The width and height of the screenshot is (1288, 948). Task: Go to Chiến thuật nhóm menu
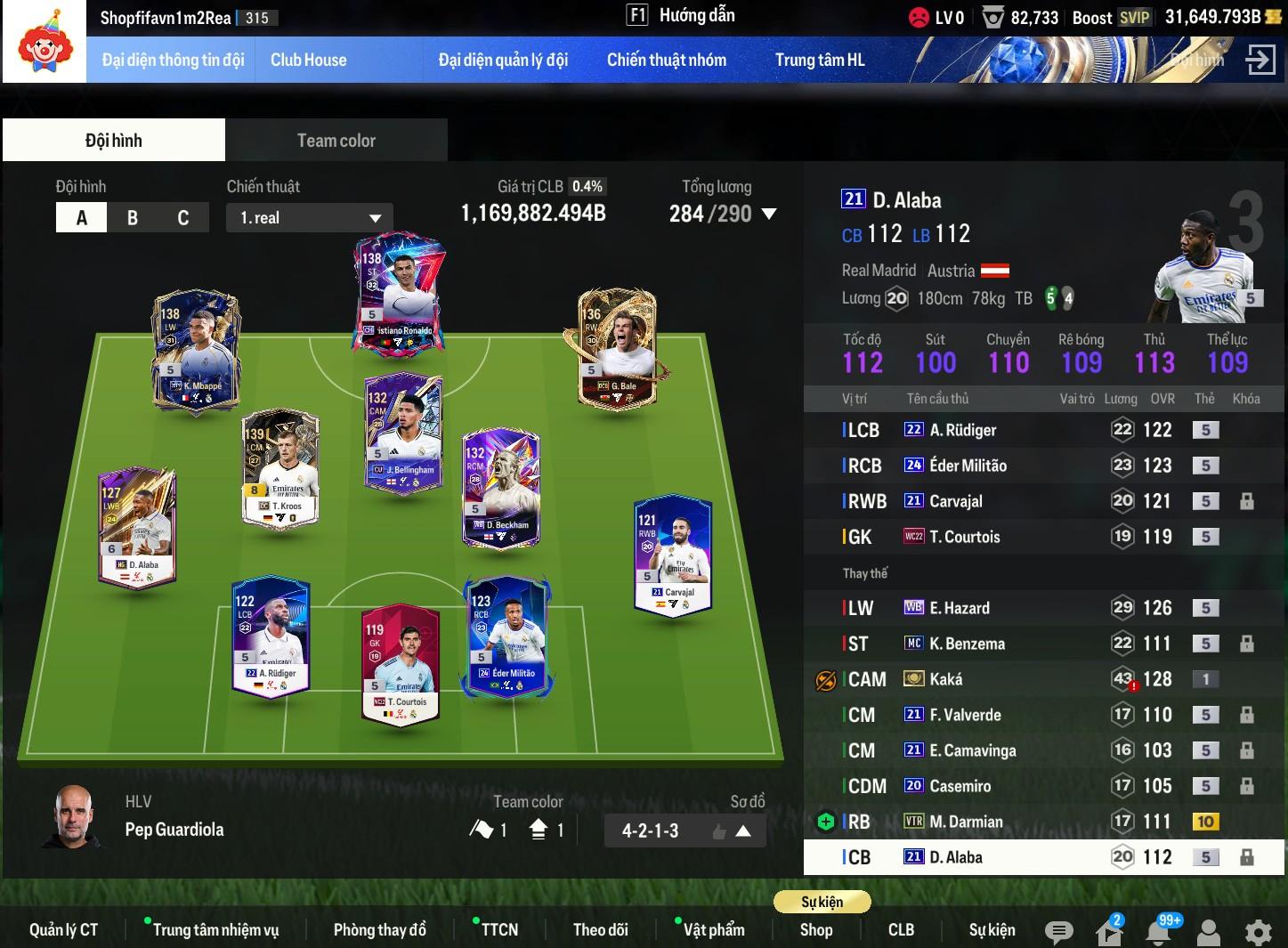click(x=666, y=61)
